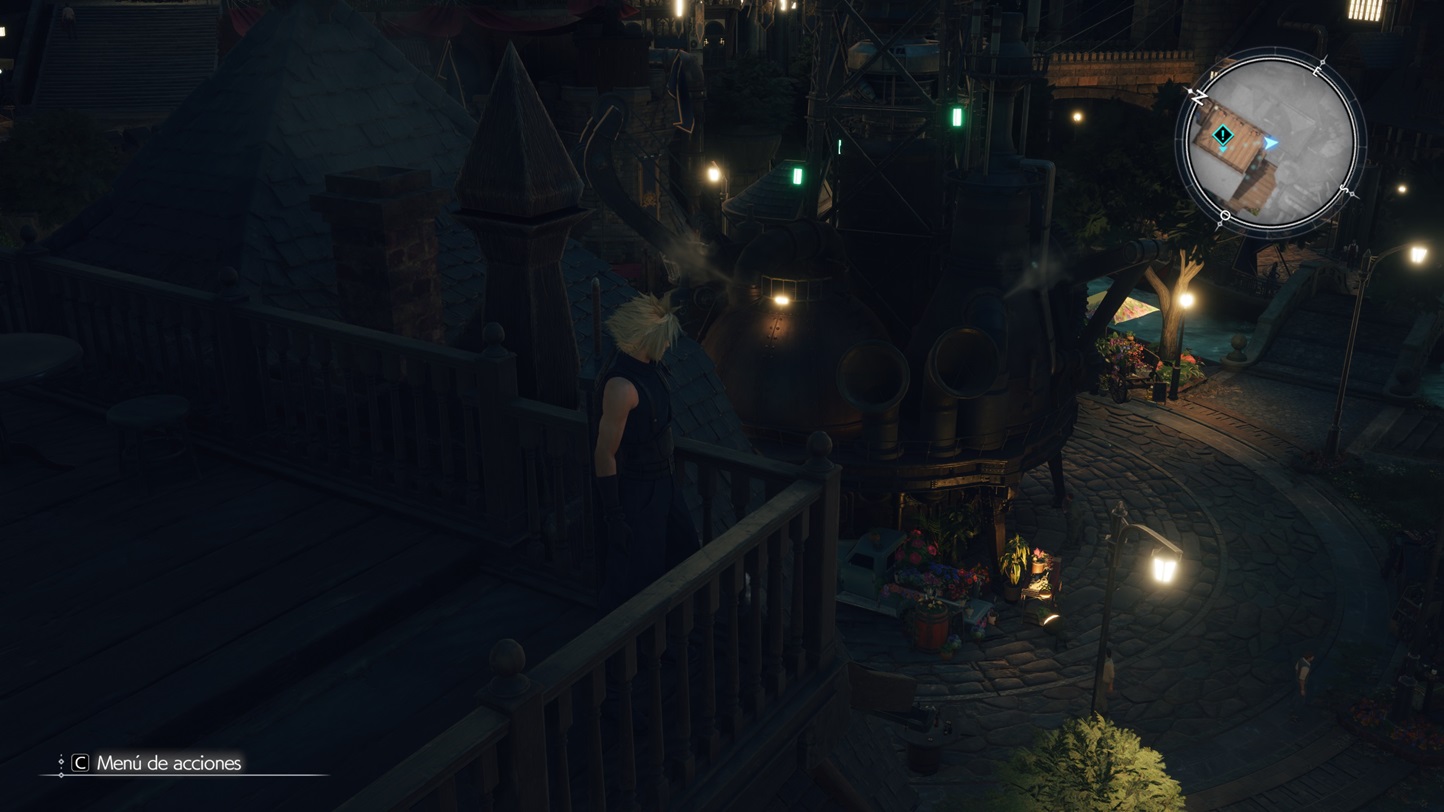Open the Menú de acciones label
Image resolution: width=1444 pixels, height=812 pixels.
point(168,763)
